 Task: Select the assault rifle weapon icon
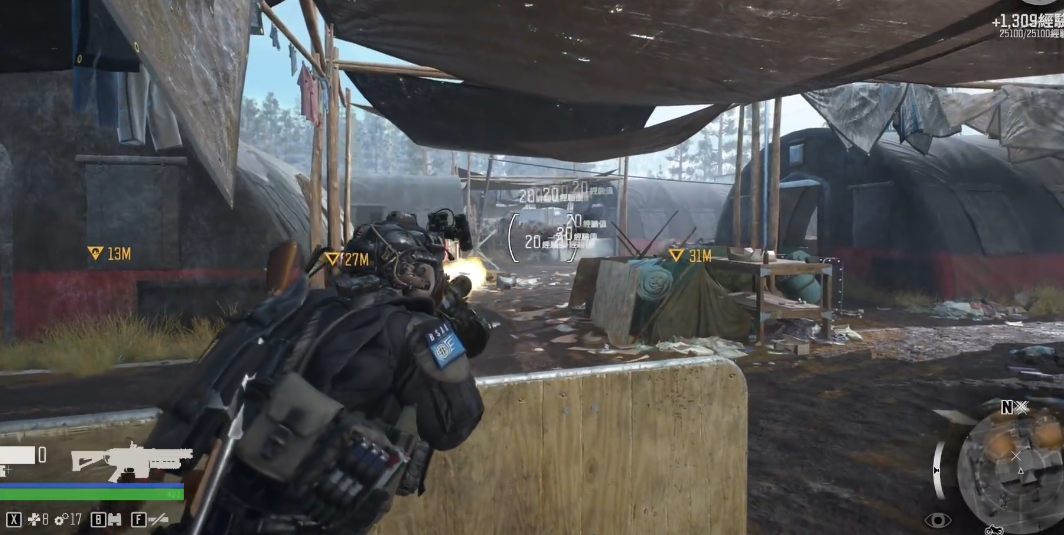pyautogui.click(x=131, y=461)
